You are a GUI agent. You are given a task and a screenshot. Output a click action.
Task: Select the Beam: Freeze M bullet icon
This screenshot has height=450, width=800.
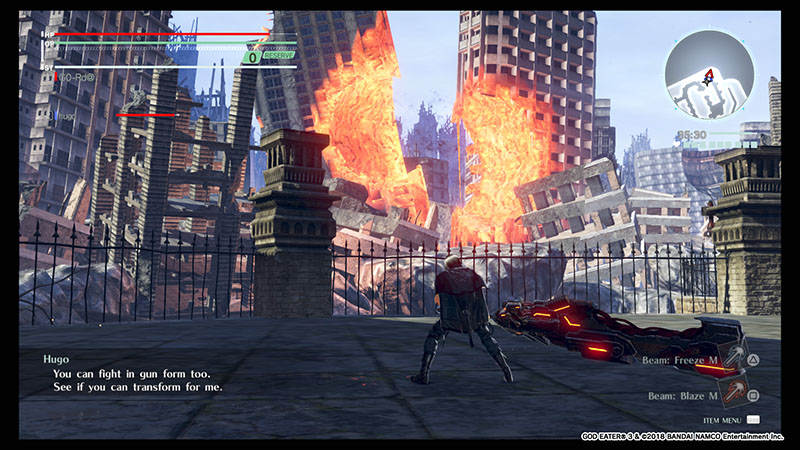(x=735, y=357)
